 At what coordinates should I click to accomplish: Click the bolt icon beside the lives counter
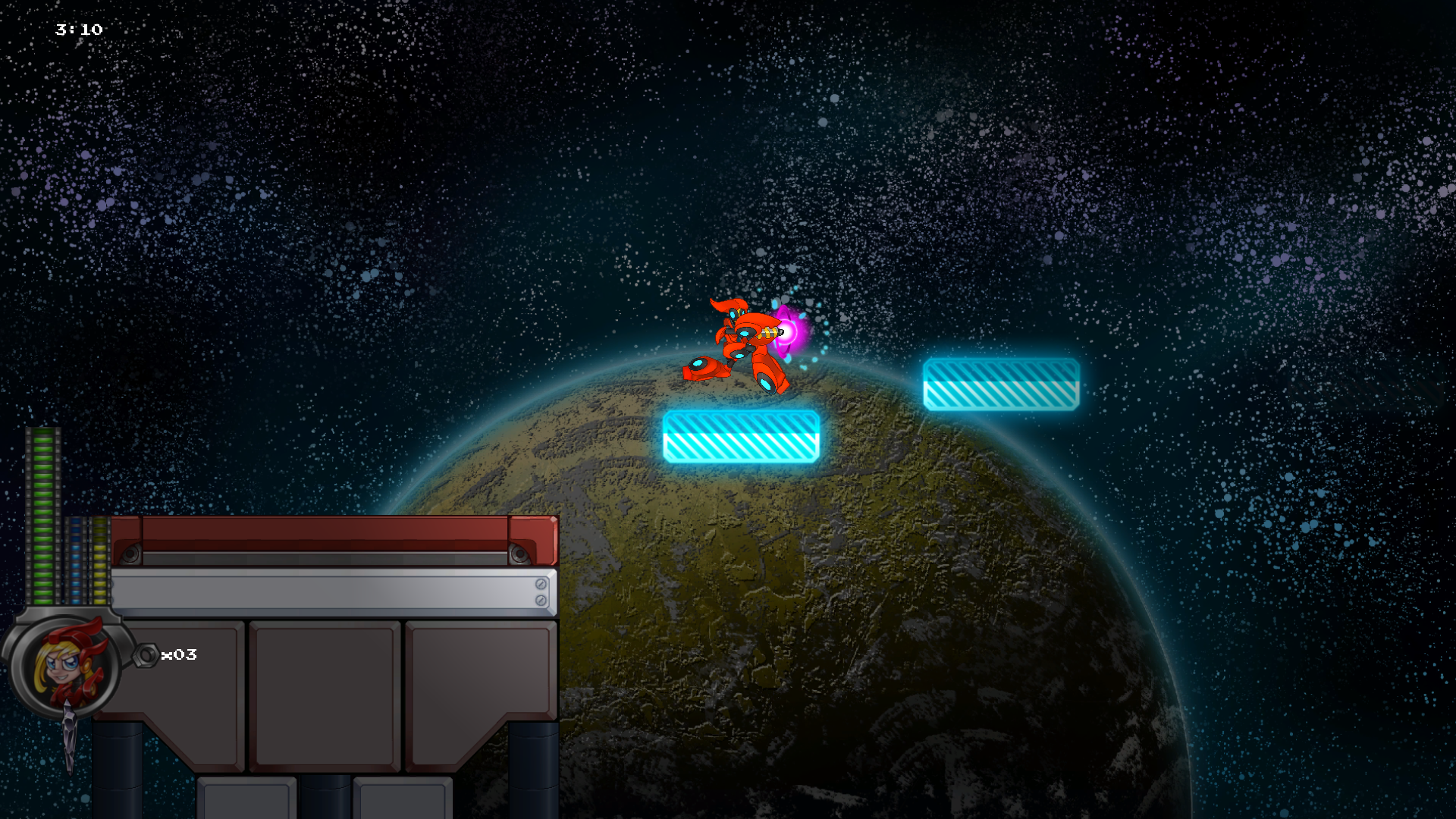147,654
